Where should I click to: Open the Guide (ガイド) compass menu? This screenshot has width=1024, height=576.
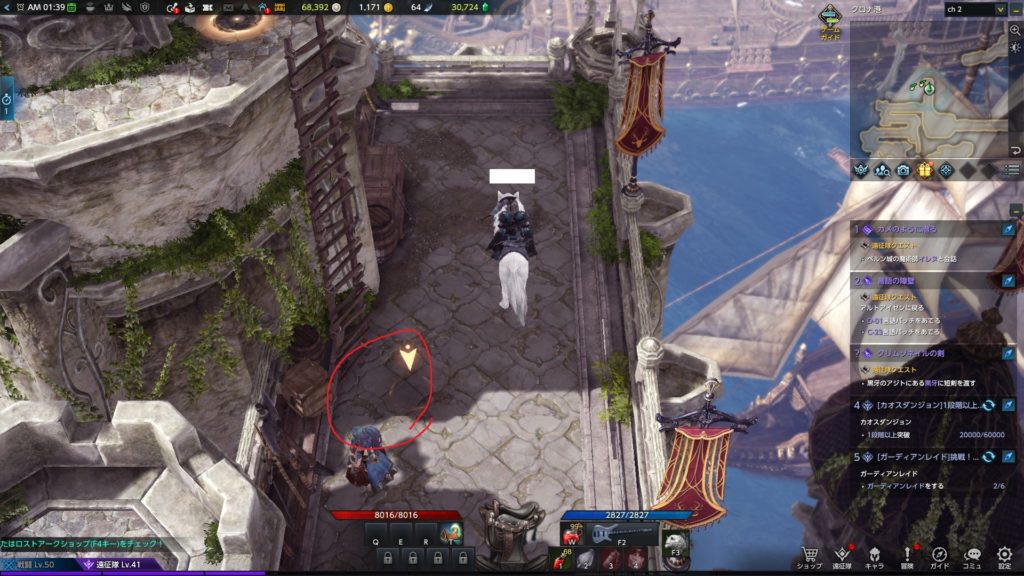pos(940,555)
